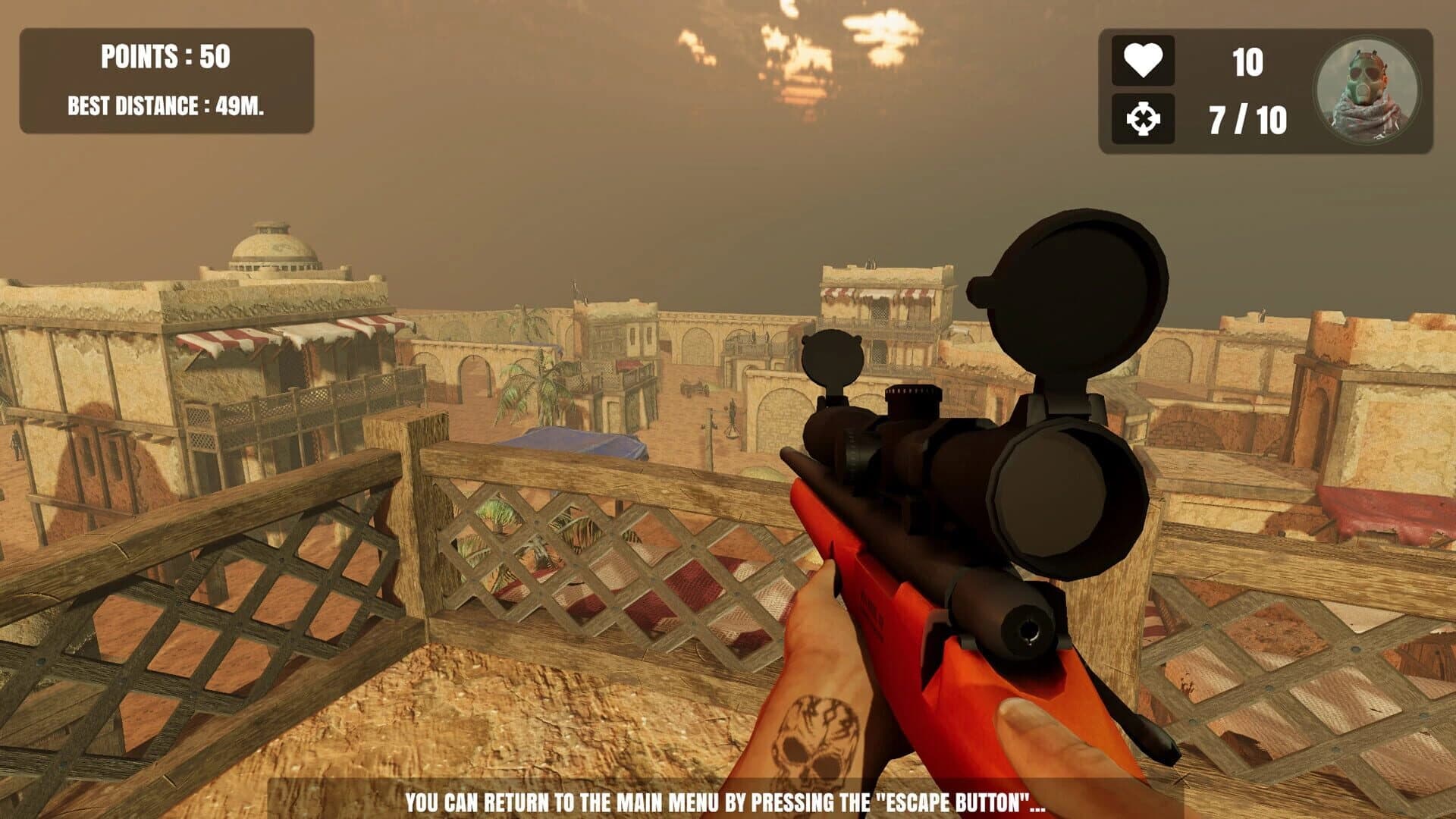Viewport: 1456px width, 819px height.
Task: Click the ammo progress readout 7 / 10
Action: 1248,118
